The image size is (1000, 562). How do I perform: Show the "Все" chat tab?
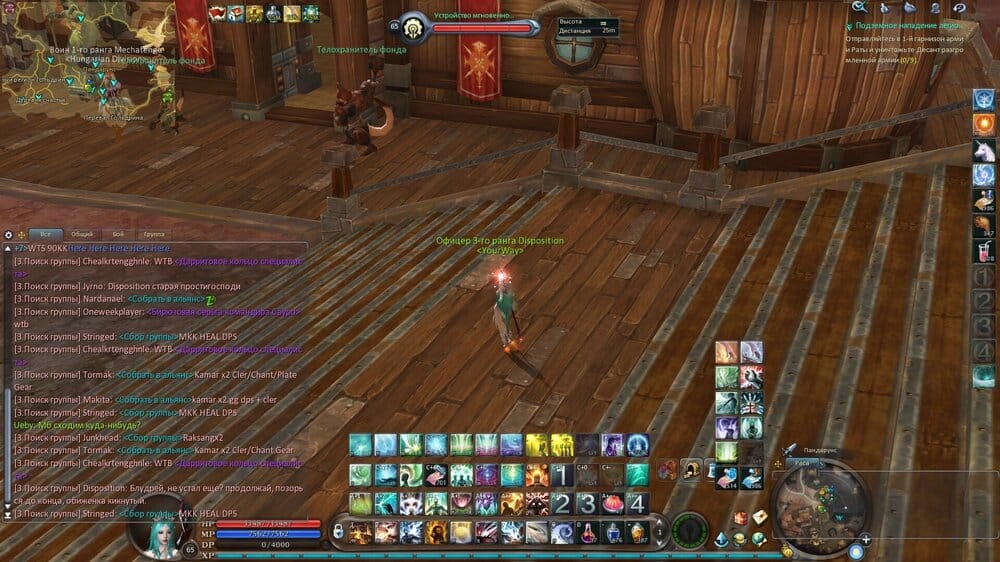[45, 234]
